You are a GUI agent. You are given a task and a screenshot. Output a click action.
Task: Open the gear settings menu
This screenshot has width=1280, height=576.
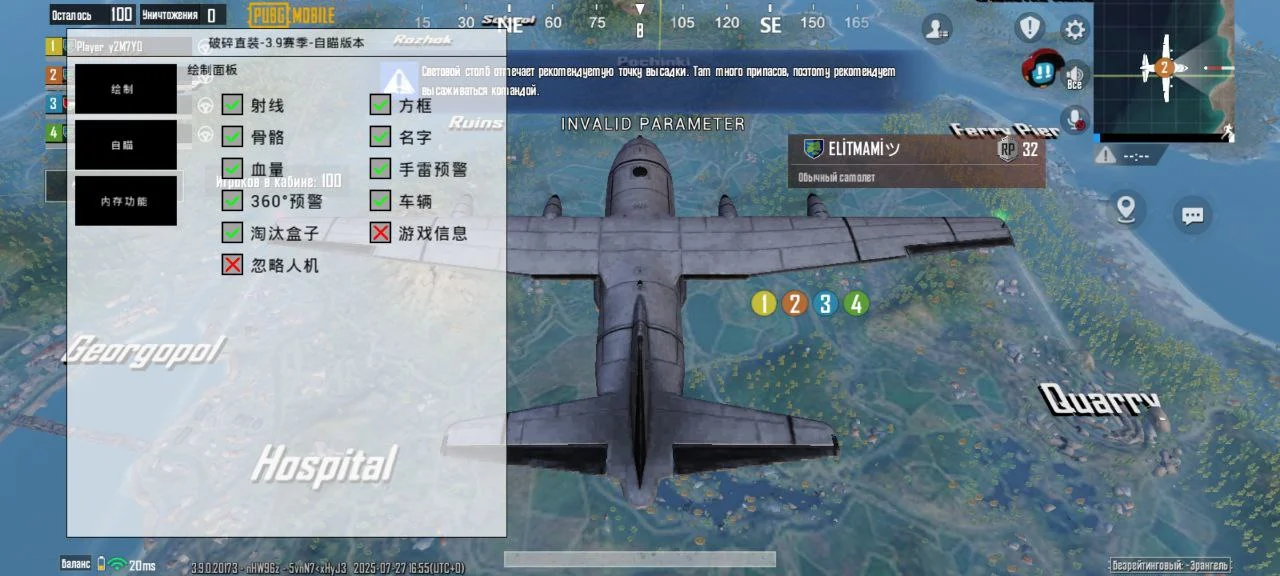[1075, 29]
